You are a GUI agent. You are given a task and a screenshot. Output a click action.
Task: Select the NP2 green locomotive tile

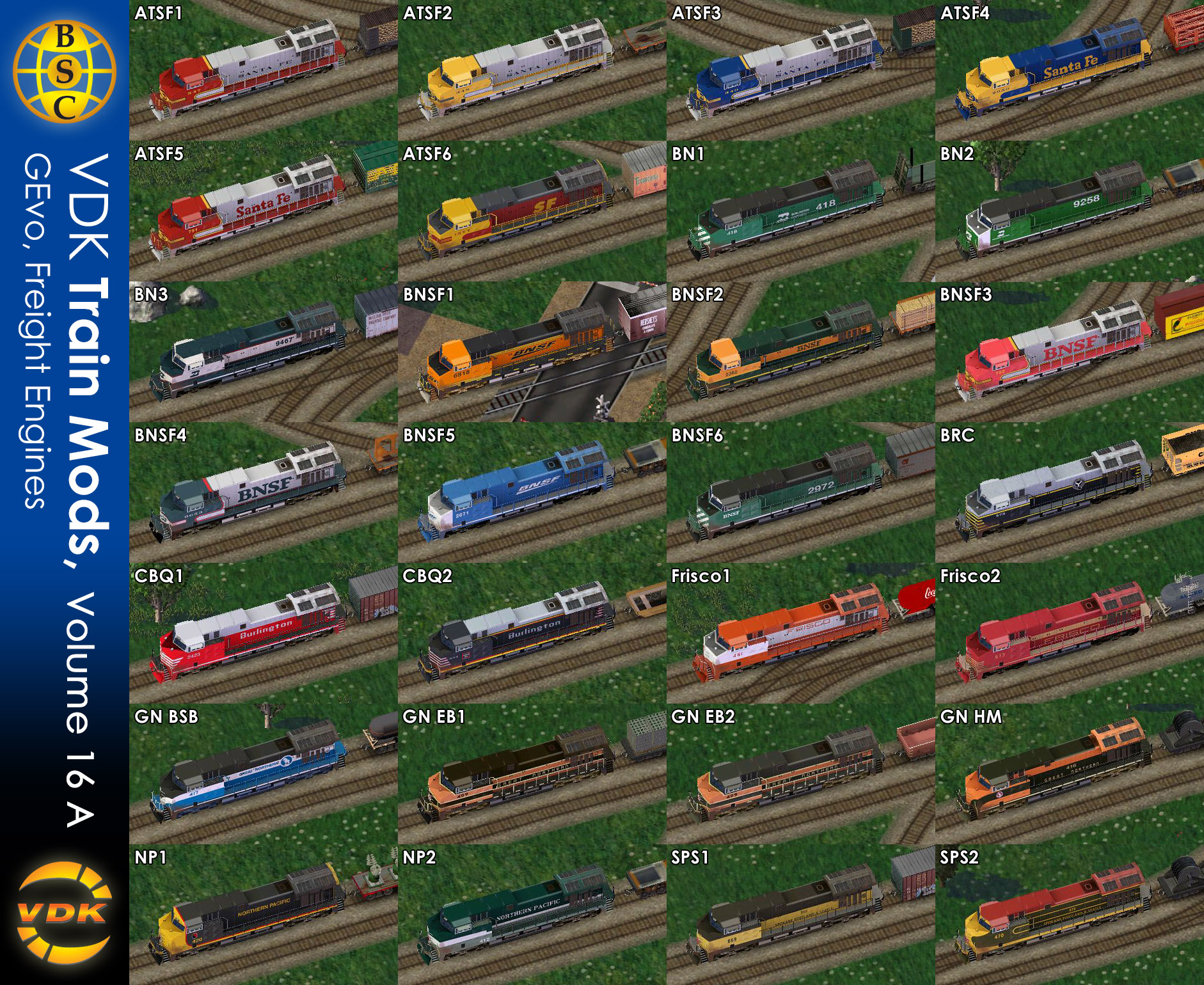[532, 915]
